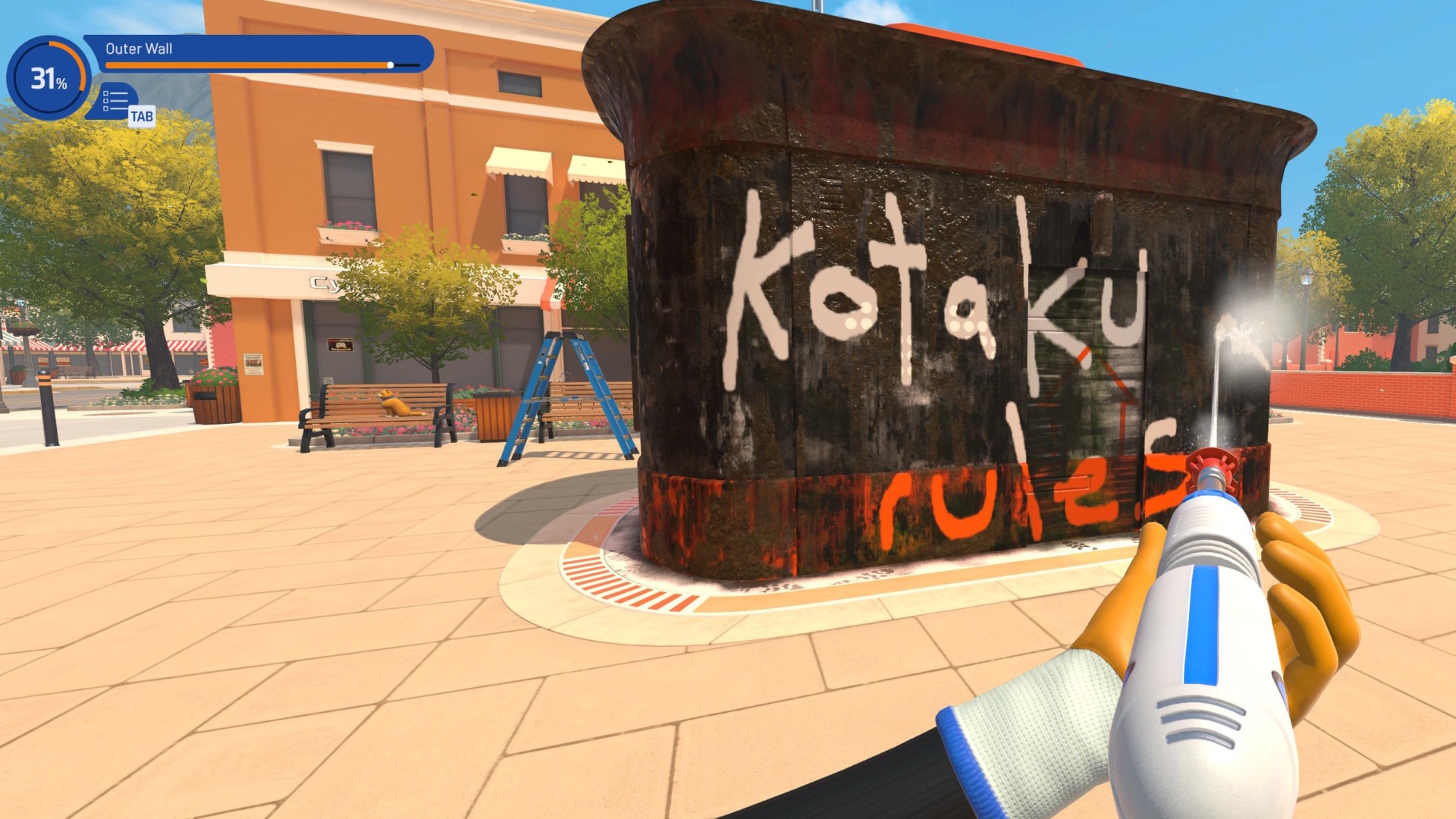Viewport: 1456px width, 819px height.
Task: Click the checkbox squares on the TAB task icon
Action: pyautogui.click(x=105, y=101)
